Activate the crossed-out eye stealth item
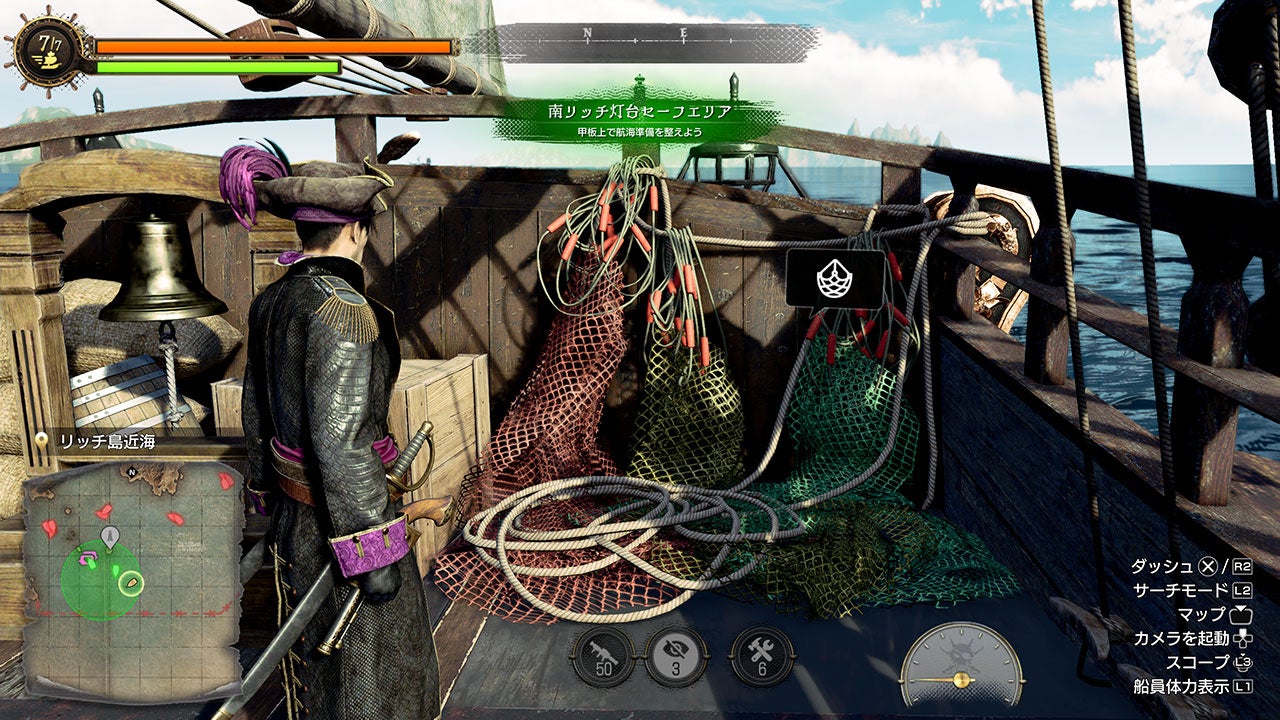 pyautogui.click(x=677, y=657)
